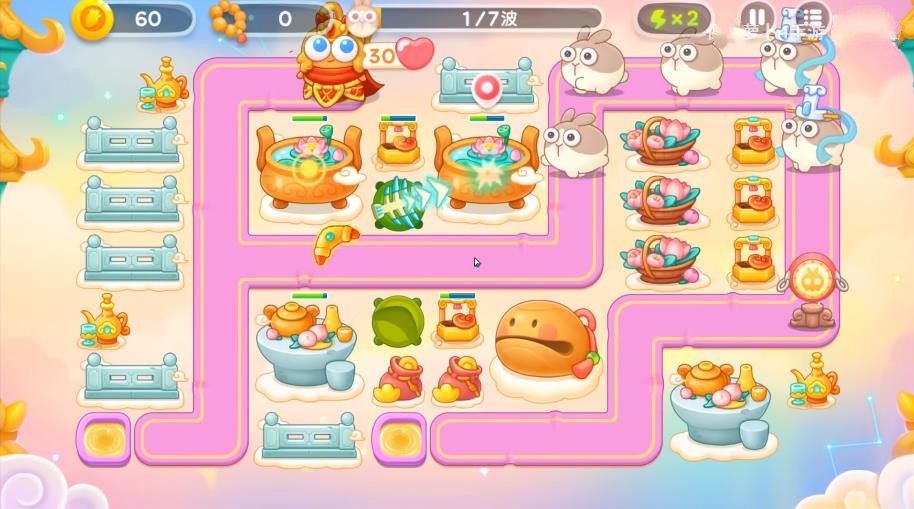Select the green bottle tower
Screen dimensions: 914x509
point(397,320)
